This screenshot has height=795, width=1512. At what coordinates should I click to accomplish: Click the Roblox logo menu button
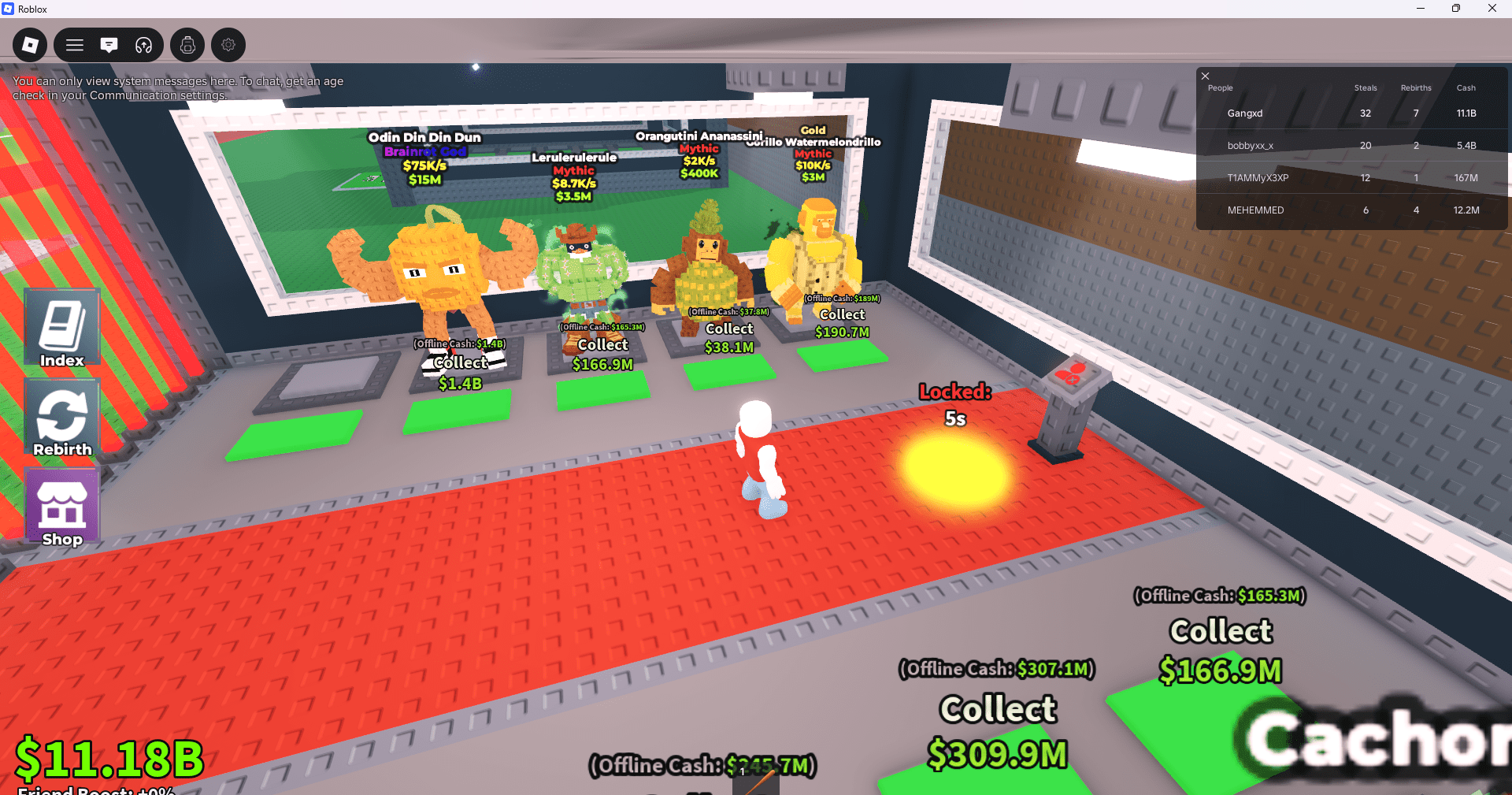point(29,45)
